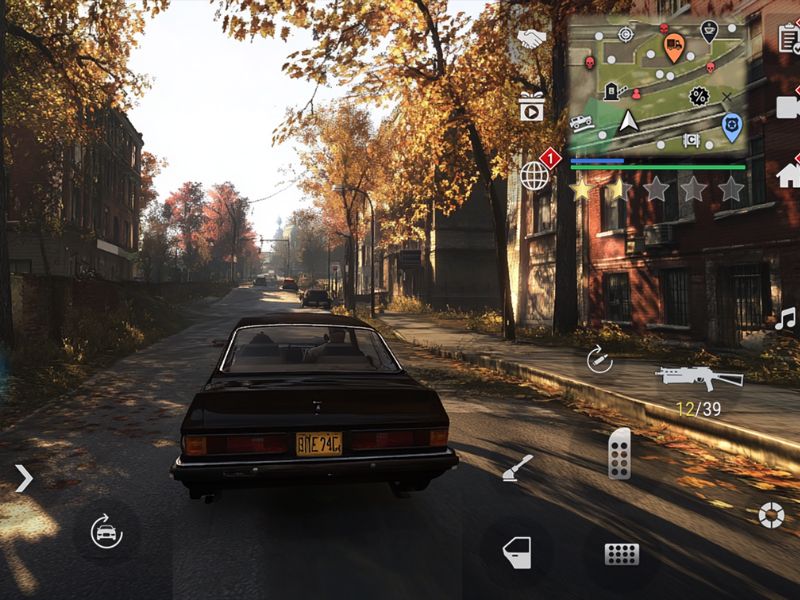Tap the house icon

click(789, 175)
